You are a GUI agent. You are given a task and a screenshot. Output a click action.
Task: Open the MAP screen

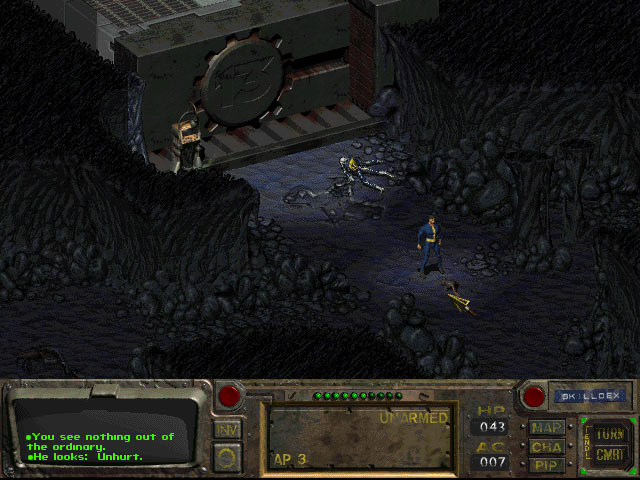547,428
